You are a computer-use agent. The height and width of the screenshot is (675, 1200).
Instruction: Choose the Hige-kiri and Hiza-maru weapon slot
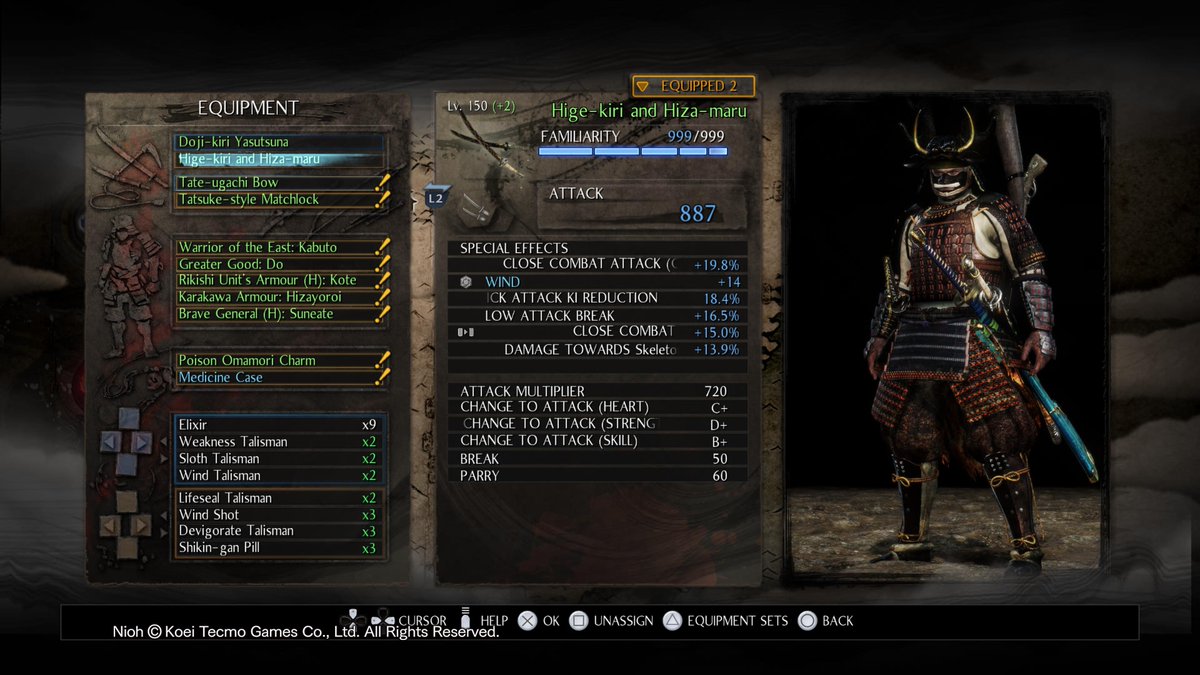279,159
